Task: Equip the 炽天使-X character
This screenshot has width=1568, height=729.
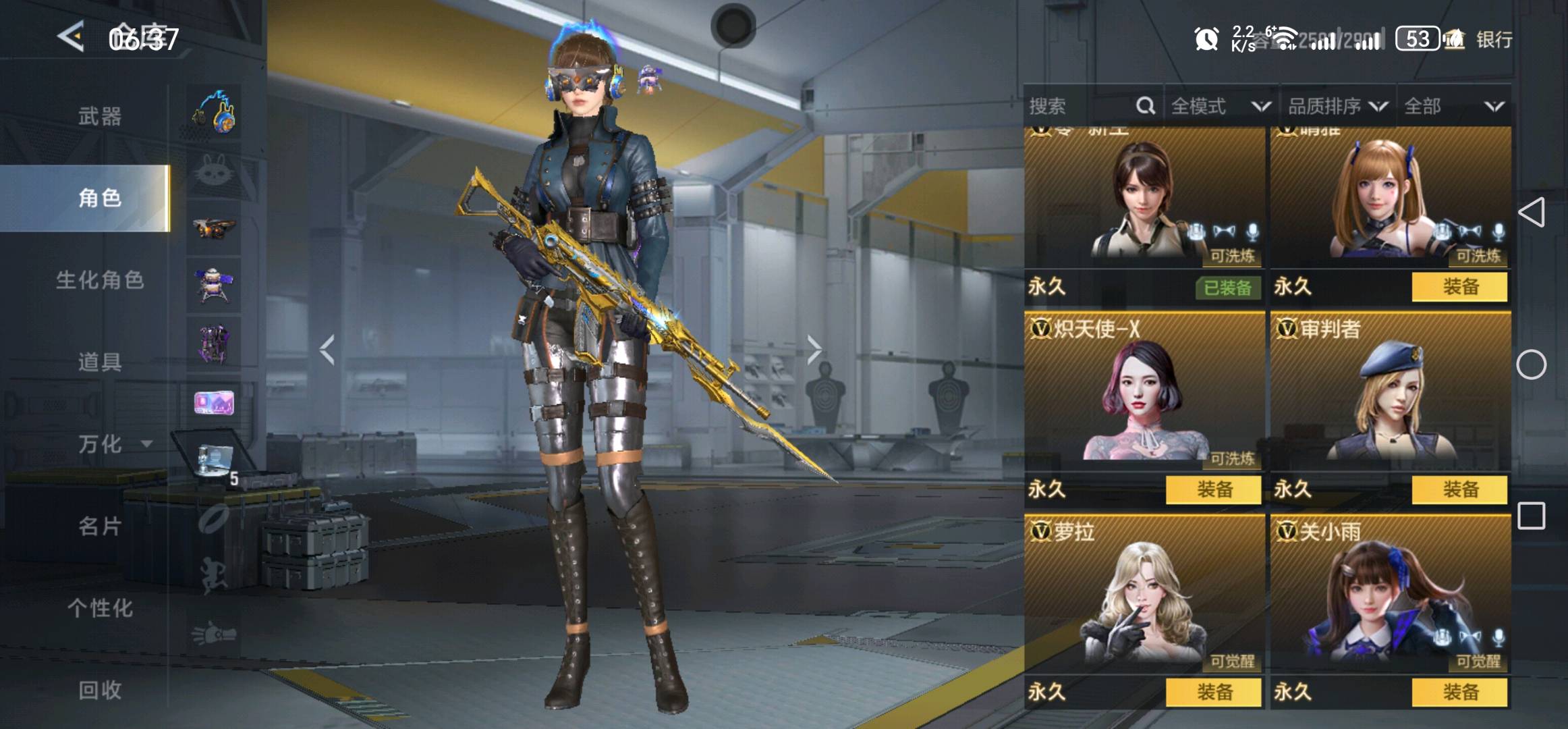Action: click(x=1214, y=489)
